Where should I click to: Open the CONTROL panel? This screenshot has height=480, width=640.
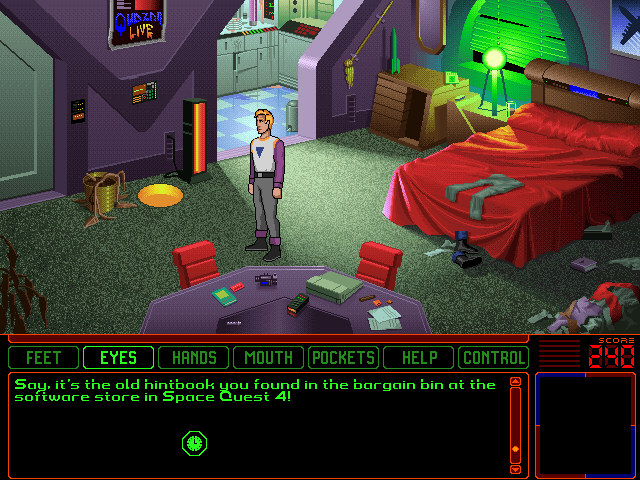click(x=493, y=357)
